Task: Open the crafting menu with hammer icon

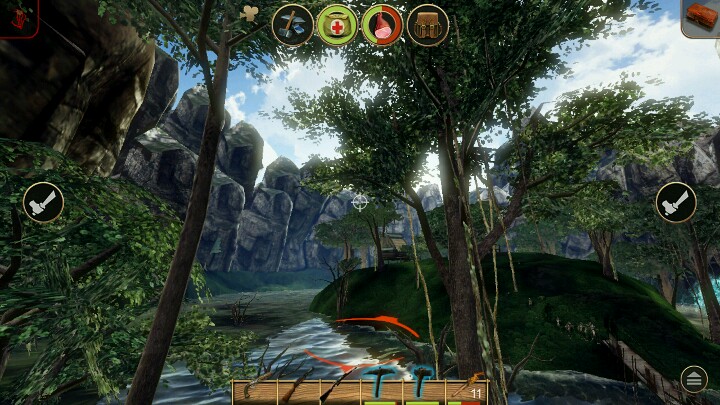Action: (x=293, y=24)
